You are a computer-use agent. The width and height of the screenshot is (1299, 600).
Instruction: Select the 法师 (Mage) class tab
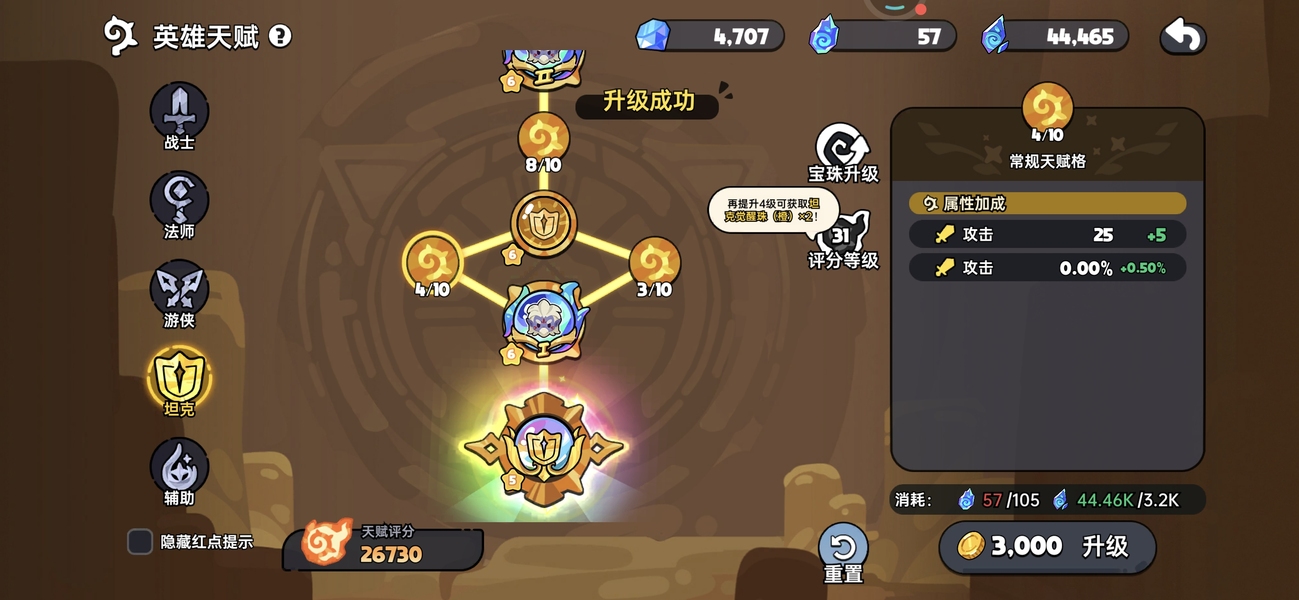point(179,201)
